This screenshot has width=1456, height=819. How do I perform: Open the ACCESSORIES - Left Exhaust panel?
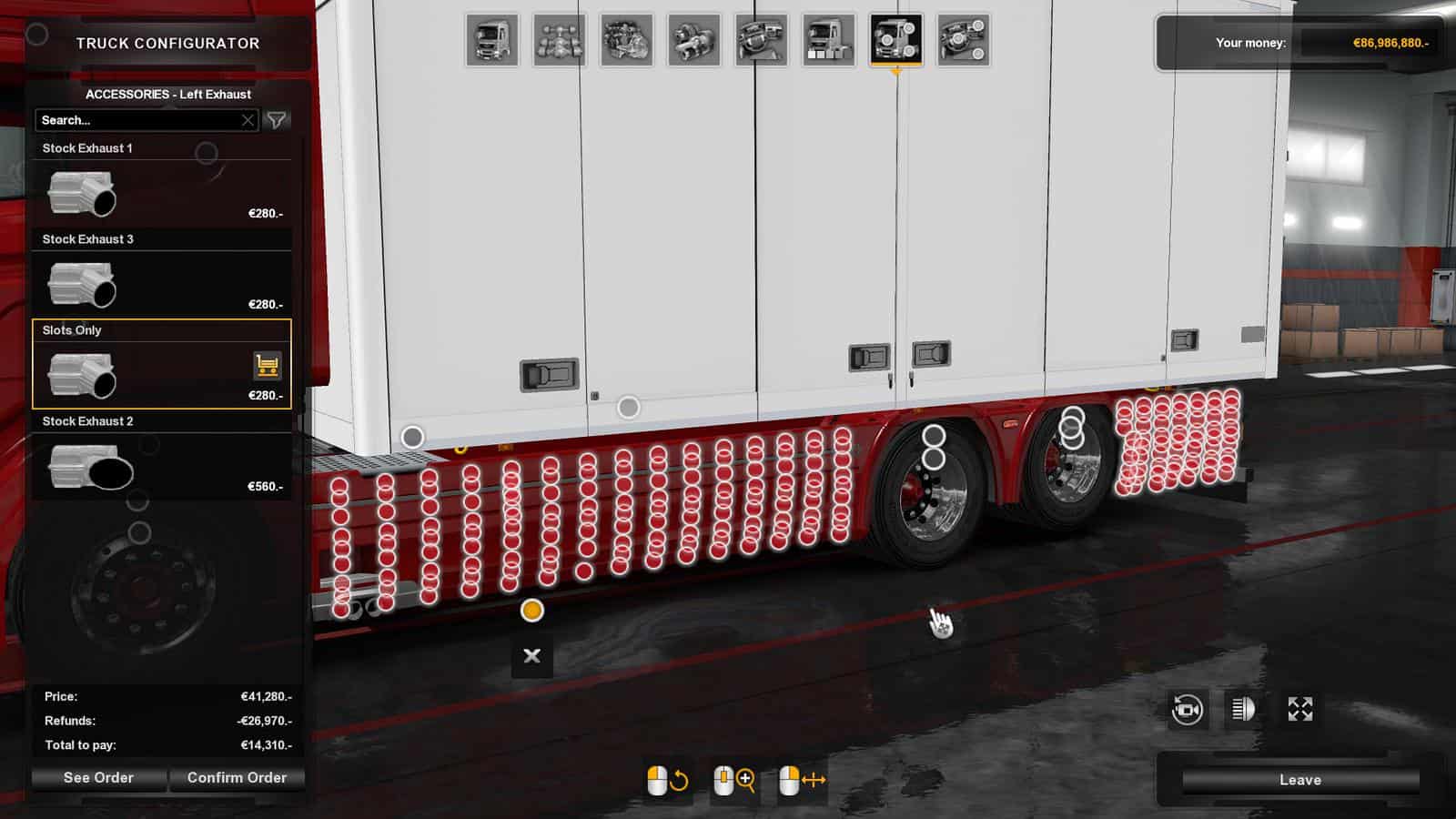169,94
